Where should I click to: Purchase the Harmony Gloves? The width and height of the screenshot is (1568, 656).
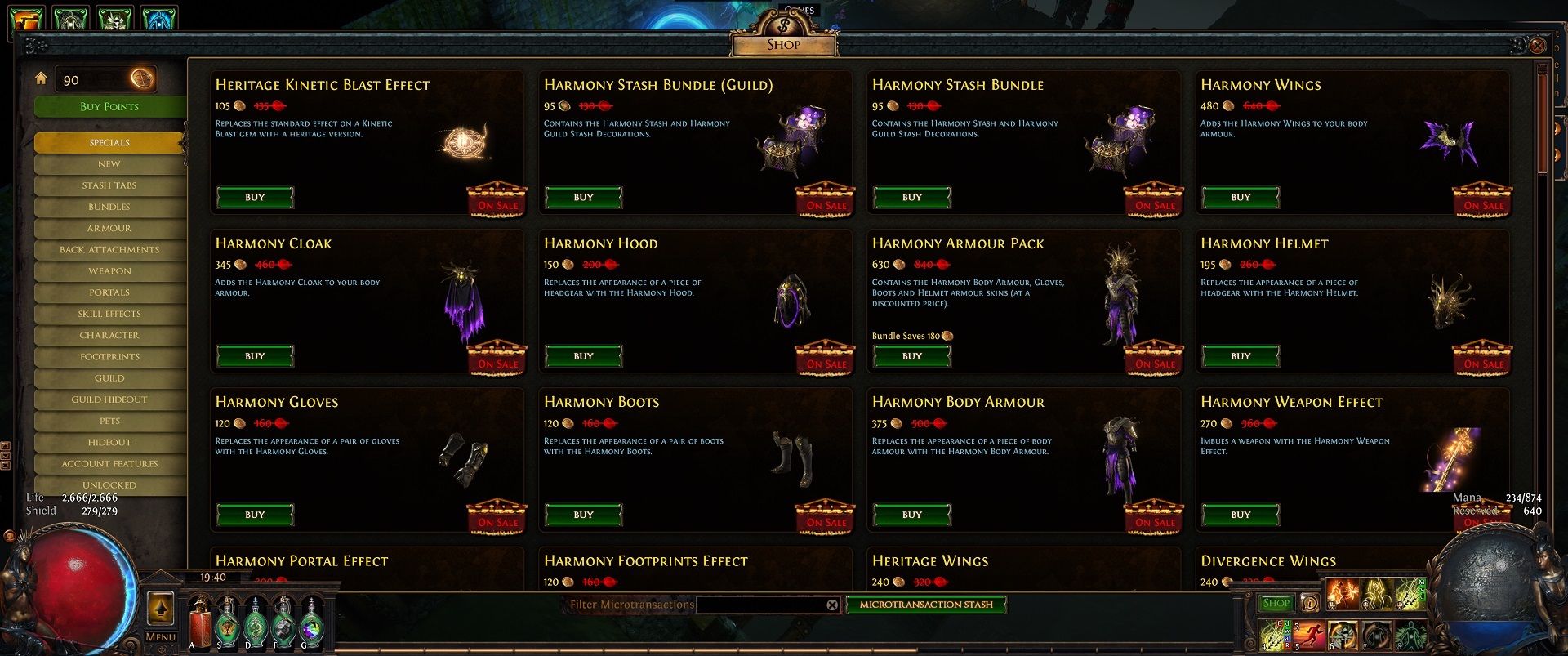pyautogui.click(x=255, y=515)
